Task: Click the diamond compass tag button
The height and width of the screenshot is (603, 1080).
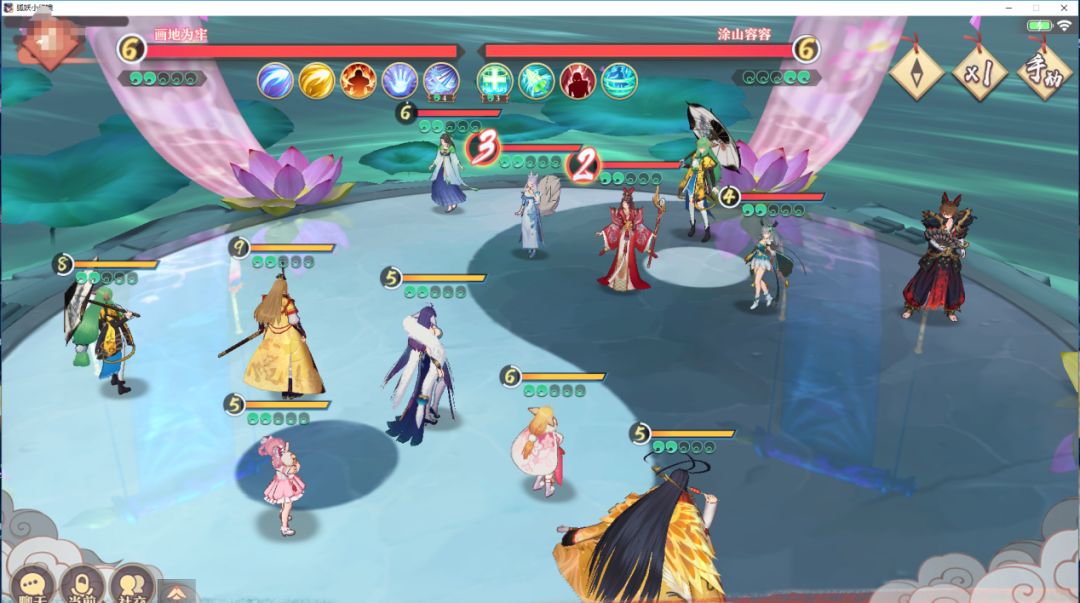Action: (916, 72)
